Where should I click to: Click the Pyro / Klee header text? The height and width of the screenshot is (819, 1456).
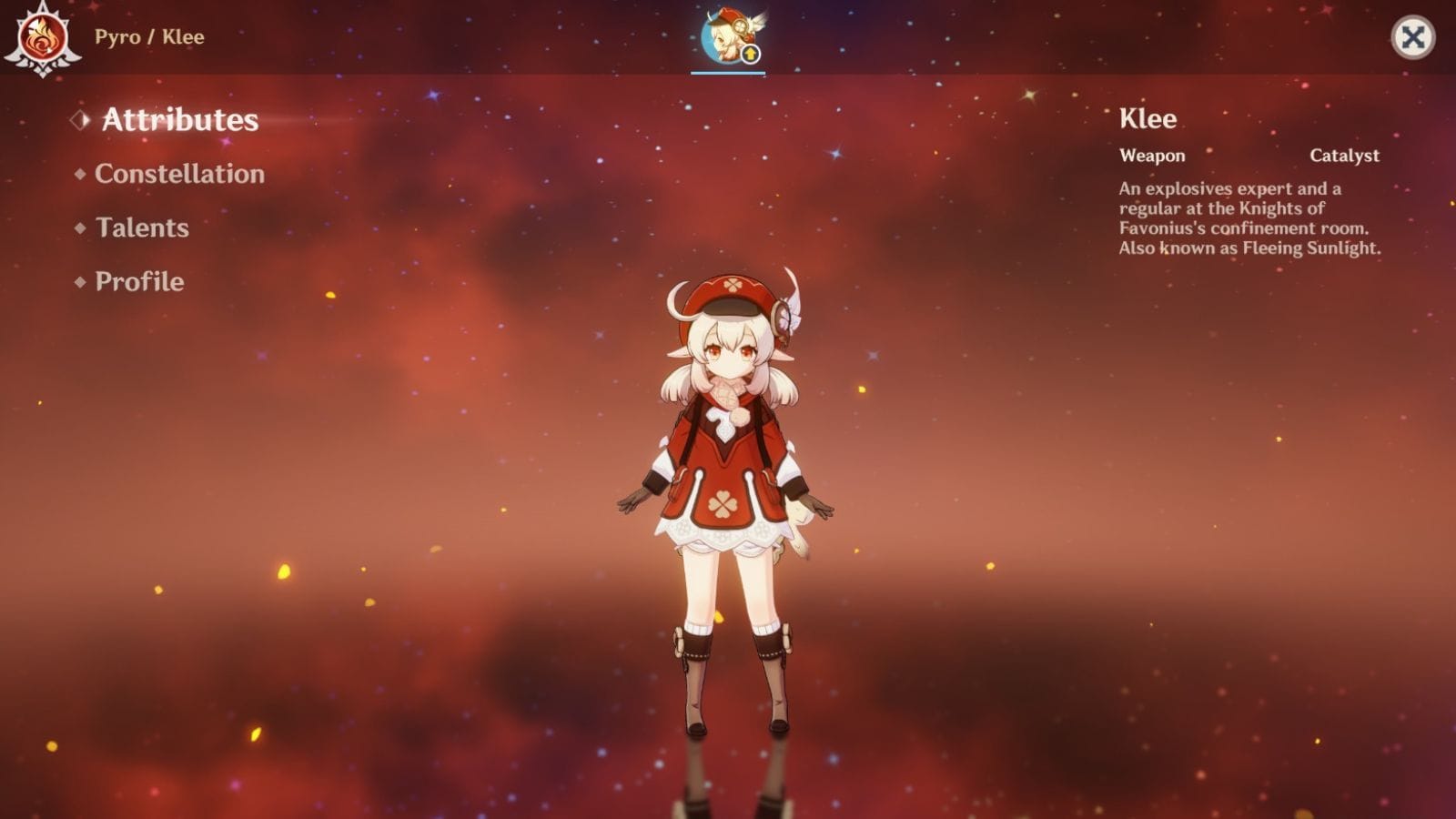[x=151, y=37]
